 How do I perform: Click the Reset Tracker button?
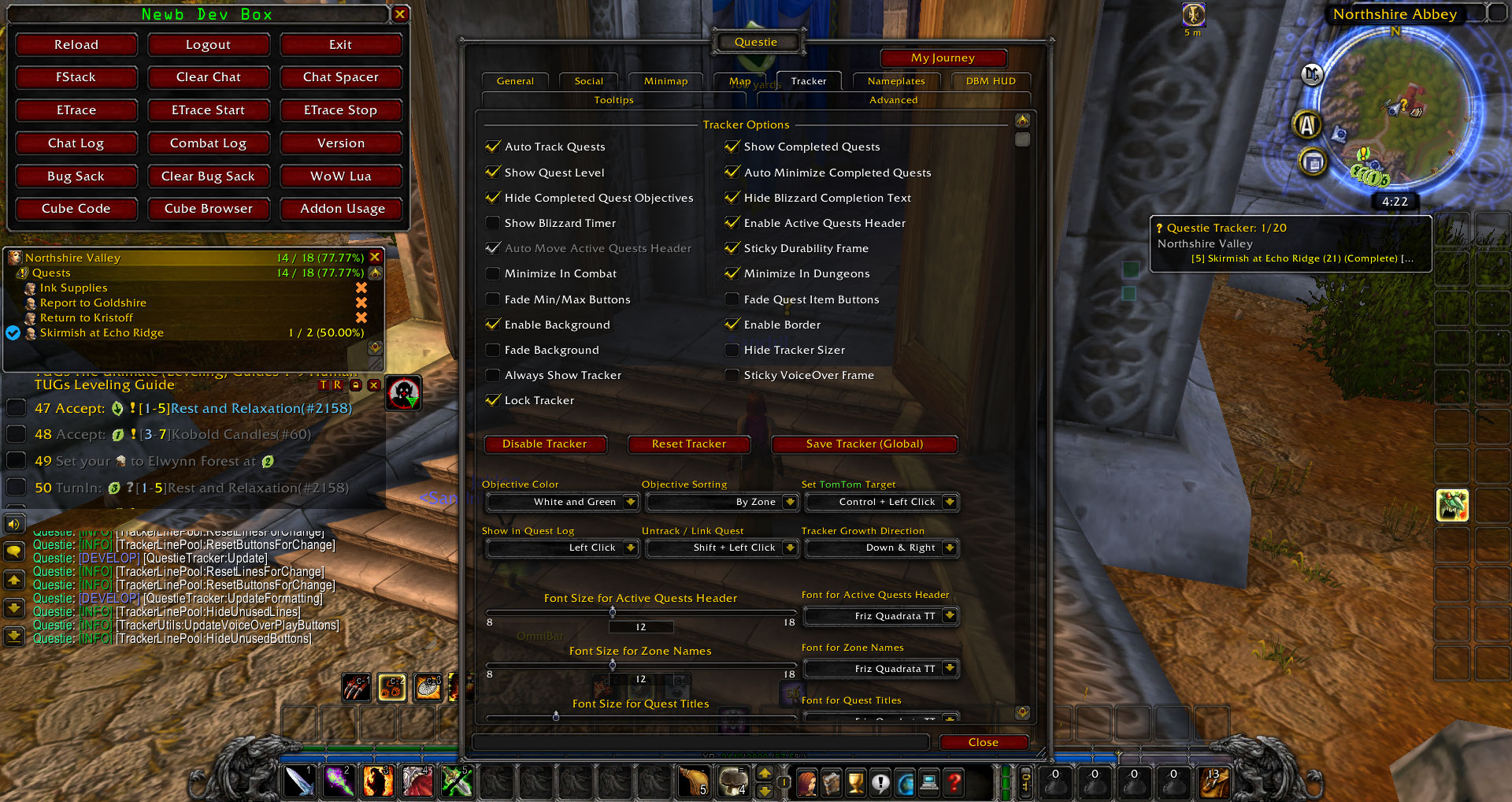pyautogui.click(x=688, y=444)
